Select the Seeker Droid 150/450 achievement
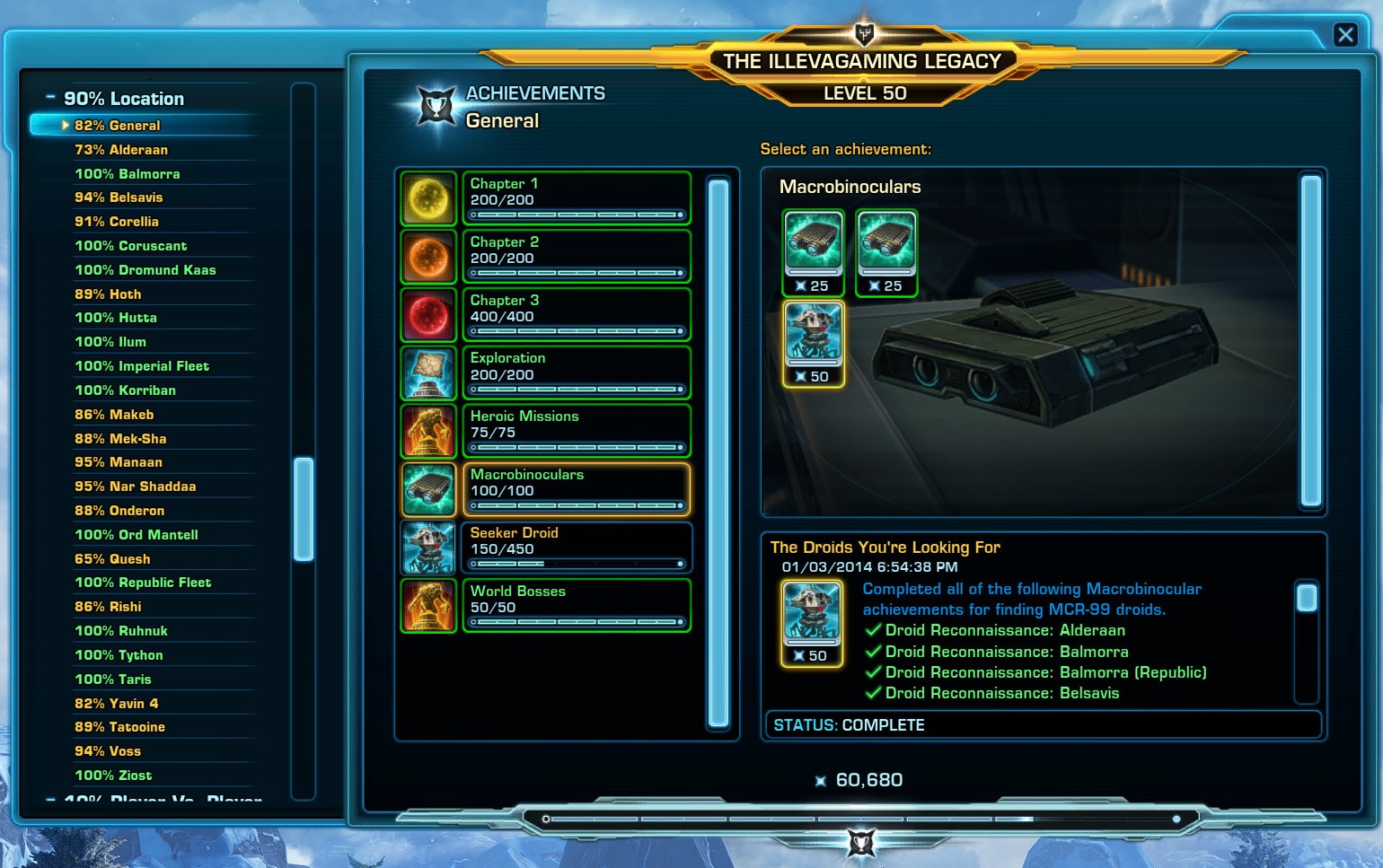Viewport: 1383px width, 868px height. point(576,548)
